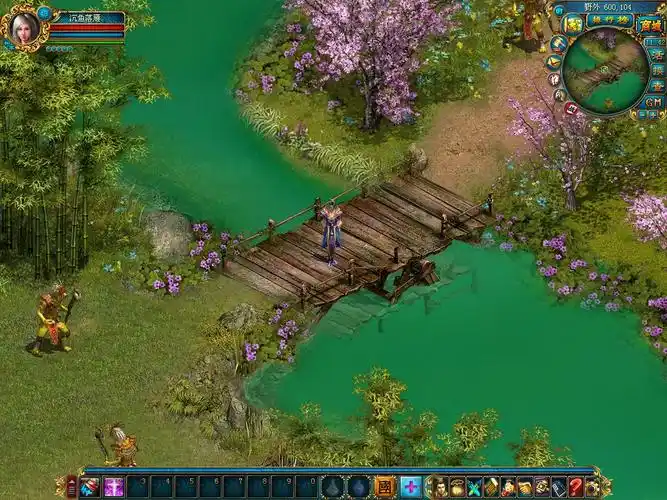Open the gold map icon above minimap
The width and height of the screenshot is (667, 500).
(574, 23)
